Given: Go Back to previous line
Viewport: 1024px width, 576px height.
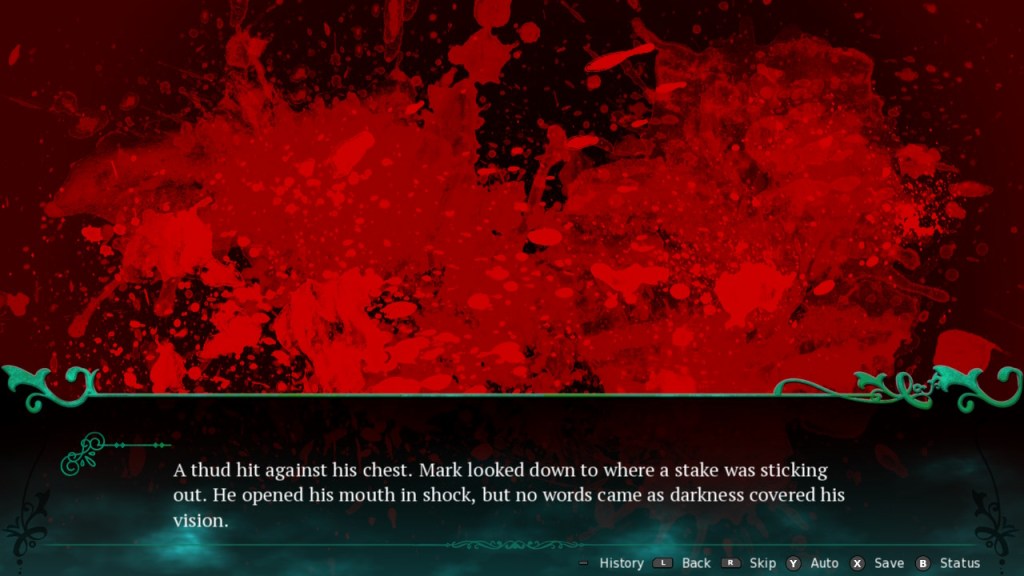Looking at the screenshot, I should coord(695,563).
